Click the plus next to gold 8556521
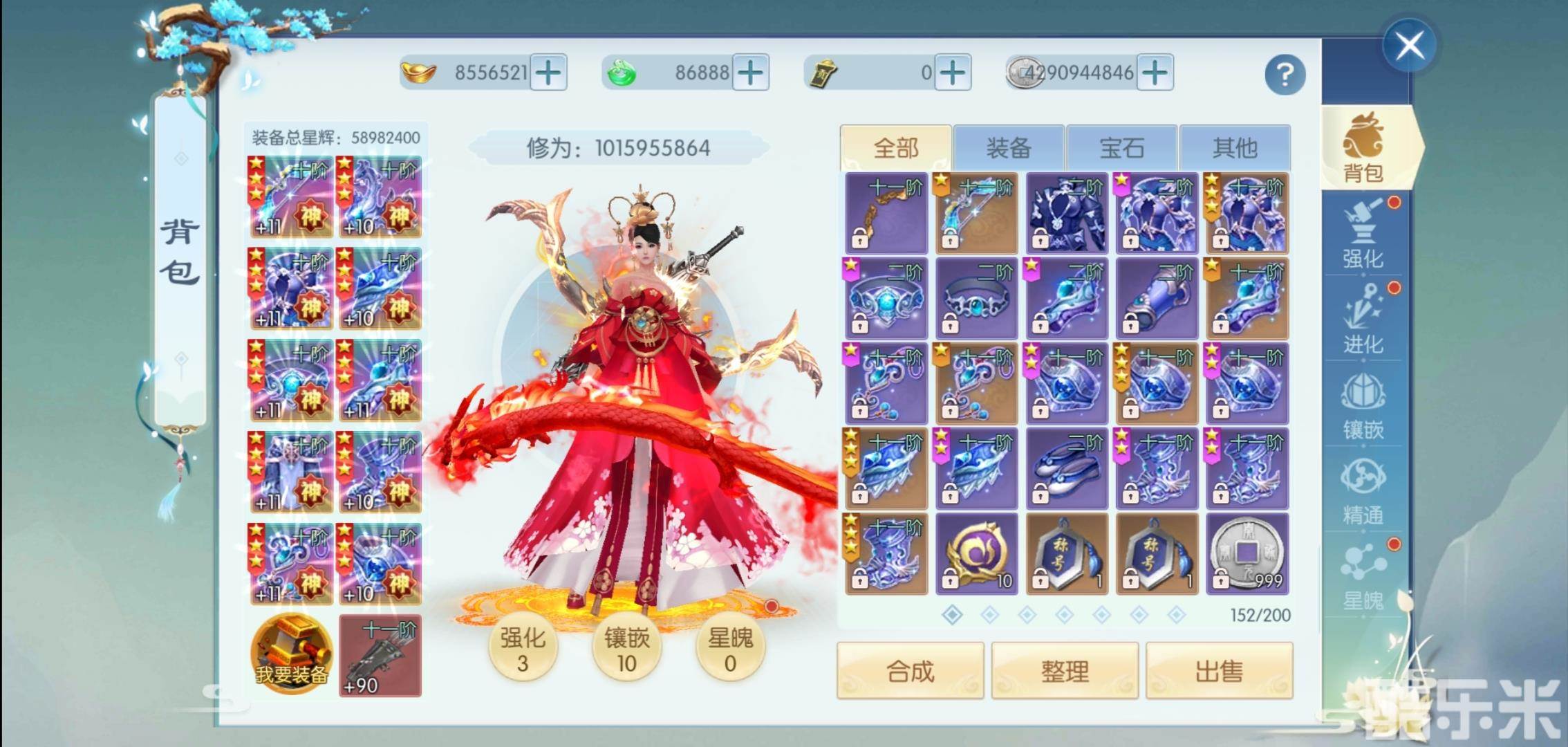Viewport: 1568px width, 747px height. (548, 71)
